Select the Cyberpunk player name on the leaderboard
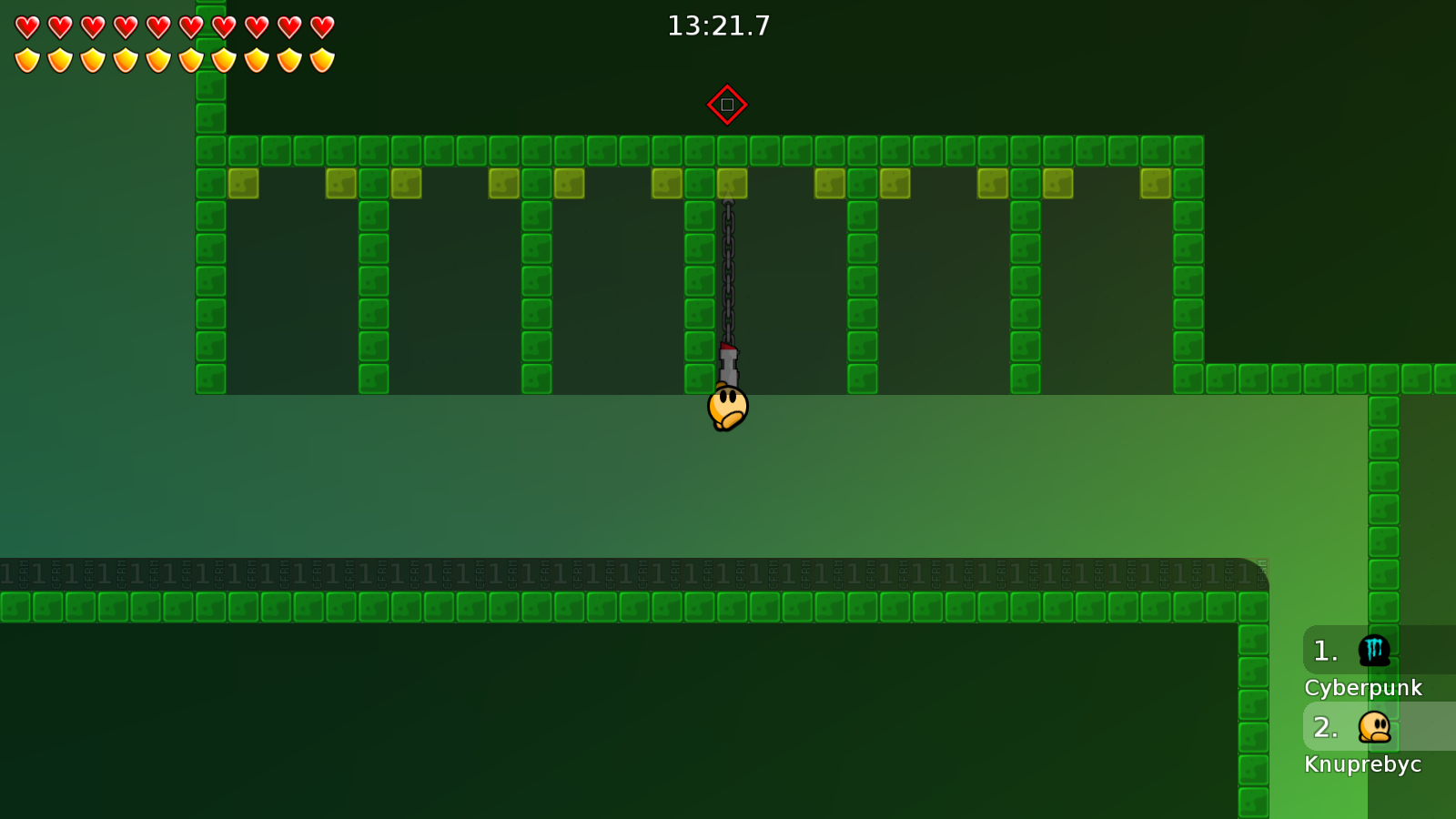 coord(1363,688)
